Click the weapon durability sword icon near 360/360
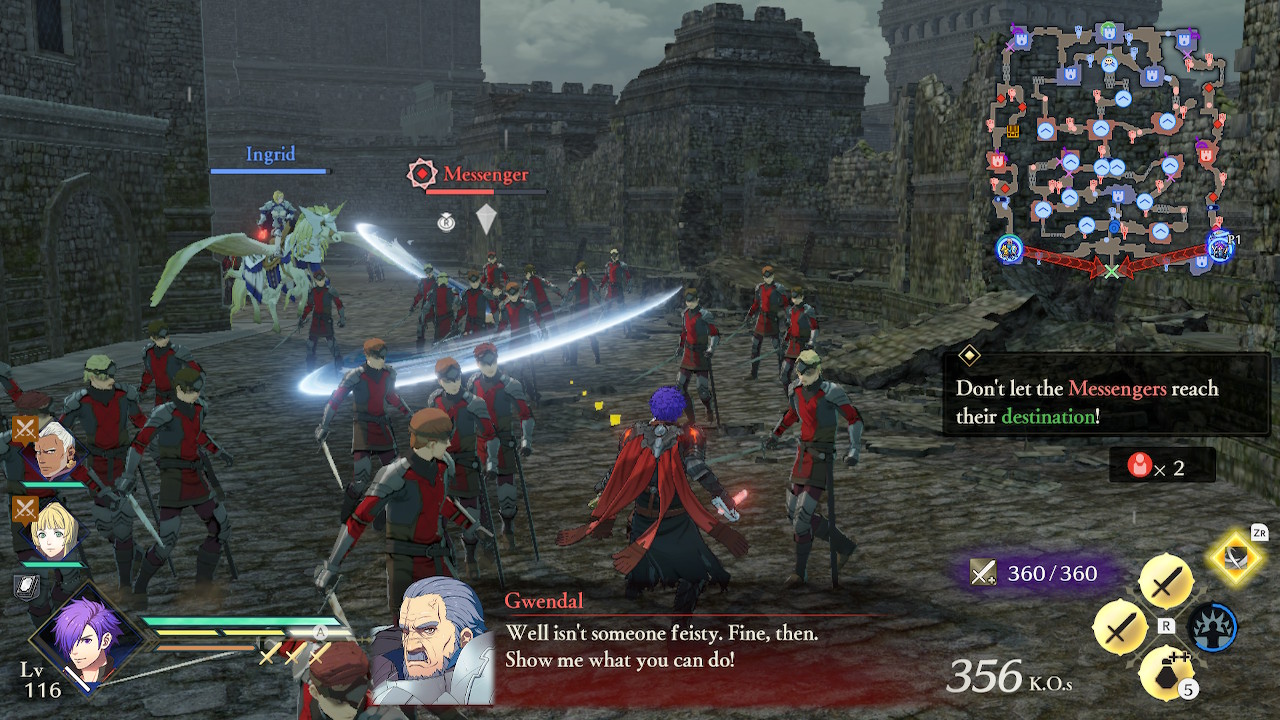This screenshot has height=720, width=1280. (984, 573)
